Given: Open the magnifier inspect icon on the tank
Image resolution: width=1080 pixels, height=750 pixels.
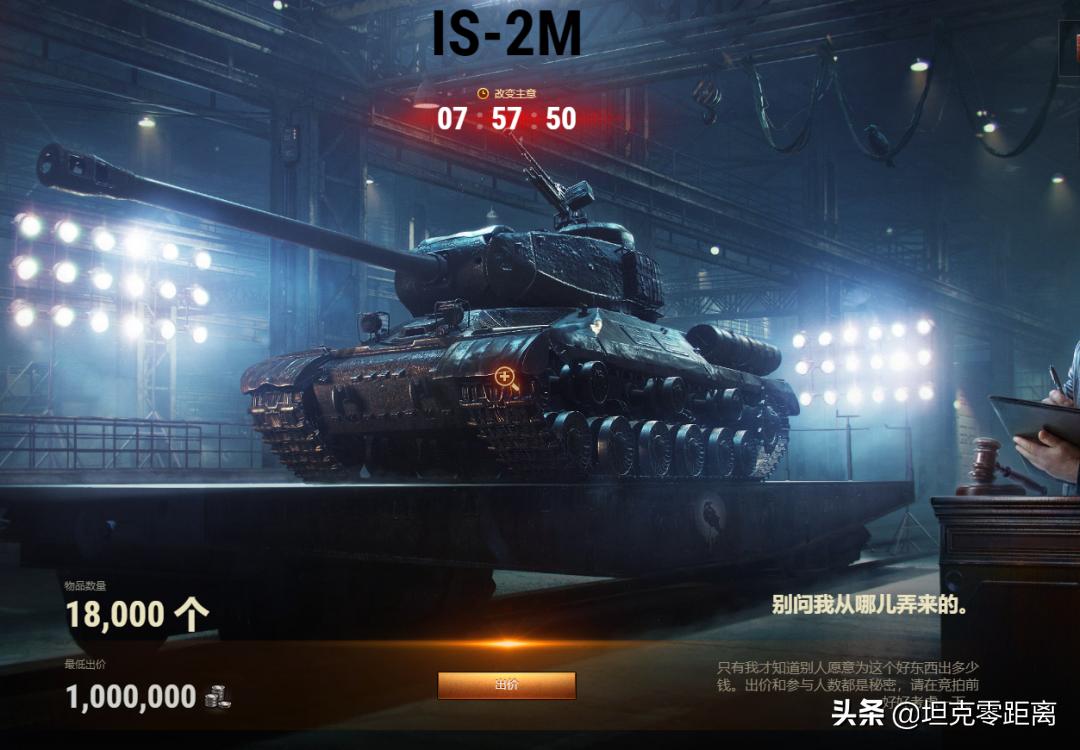Looking at the screenshot, I should [506, 377].
